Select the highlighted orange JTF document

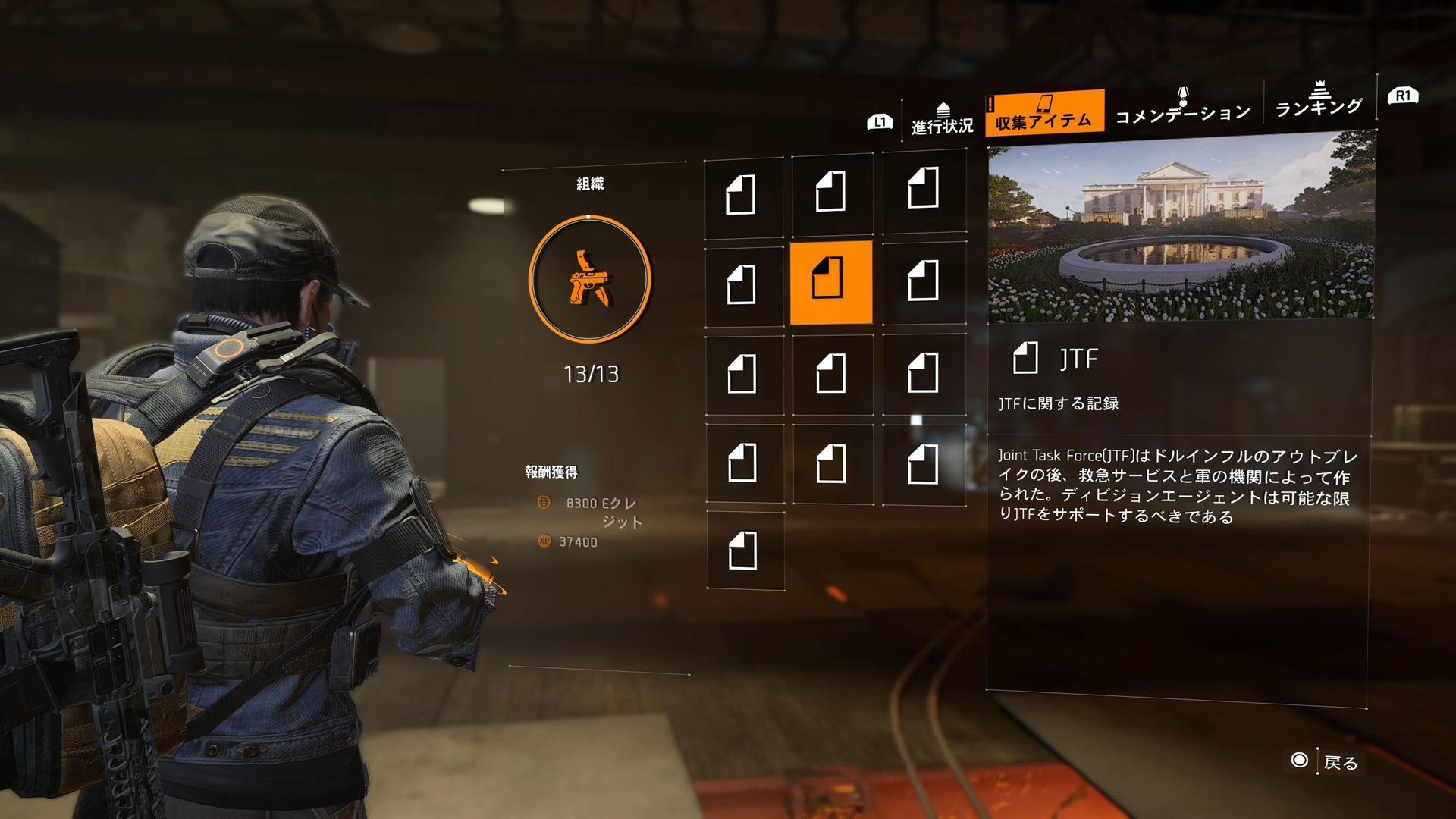832,281
